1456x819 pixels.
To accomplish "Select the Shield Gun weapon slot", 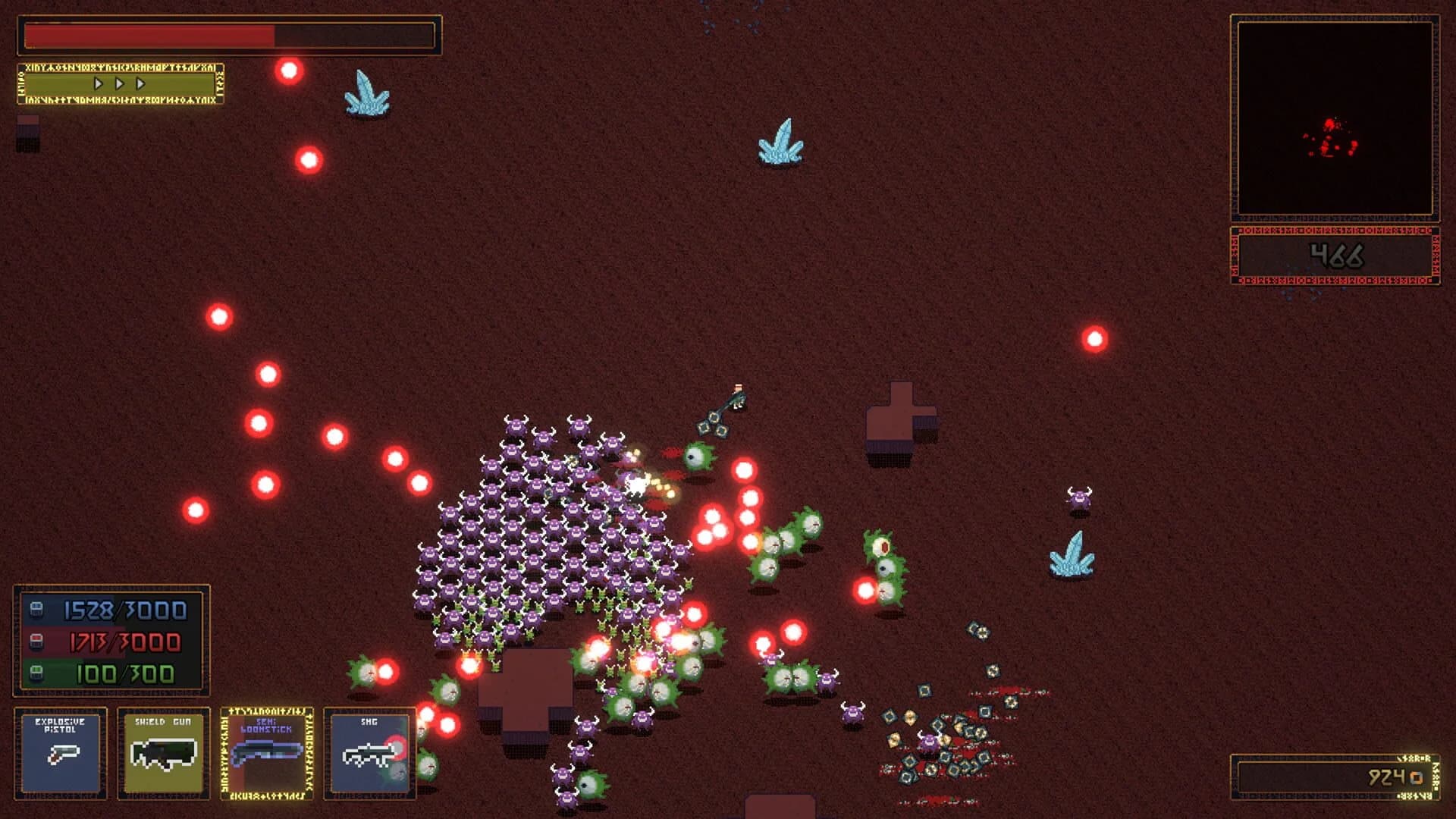I will pos(163,755).
